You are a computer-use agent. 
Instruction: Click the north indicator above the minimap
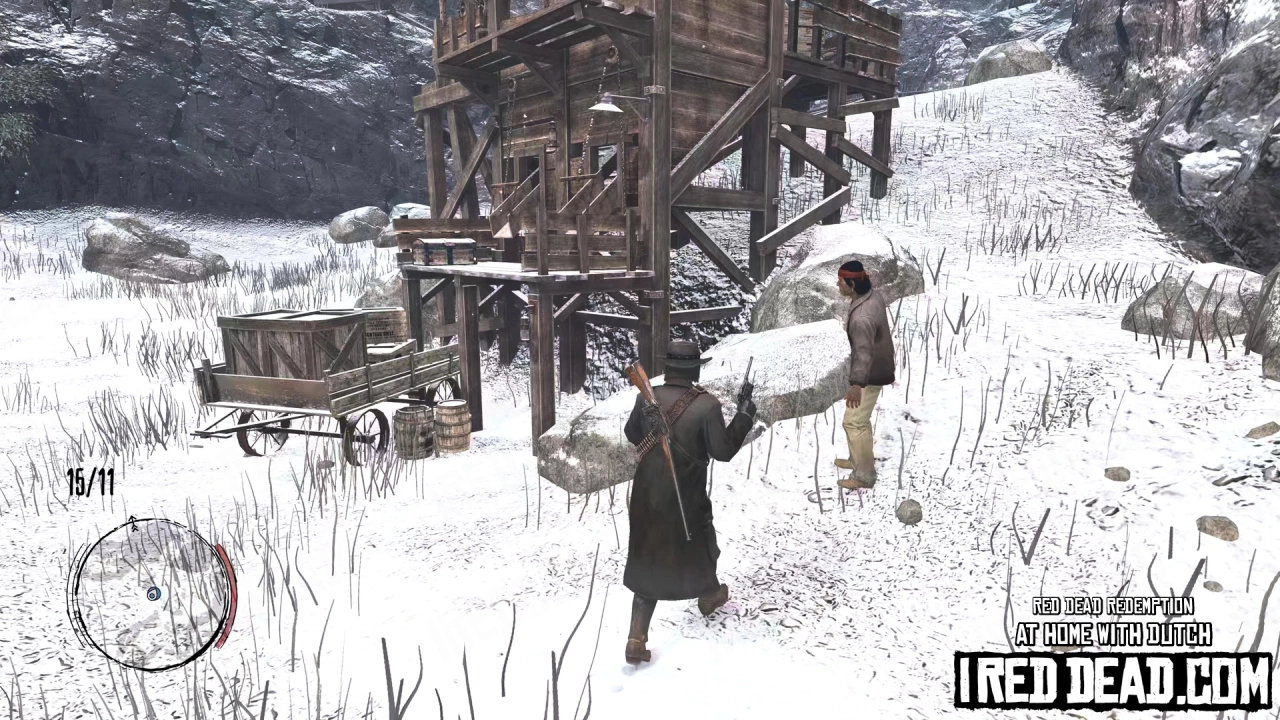133,524
